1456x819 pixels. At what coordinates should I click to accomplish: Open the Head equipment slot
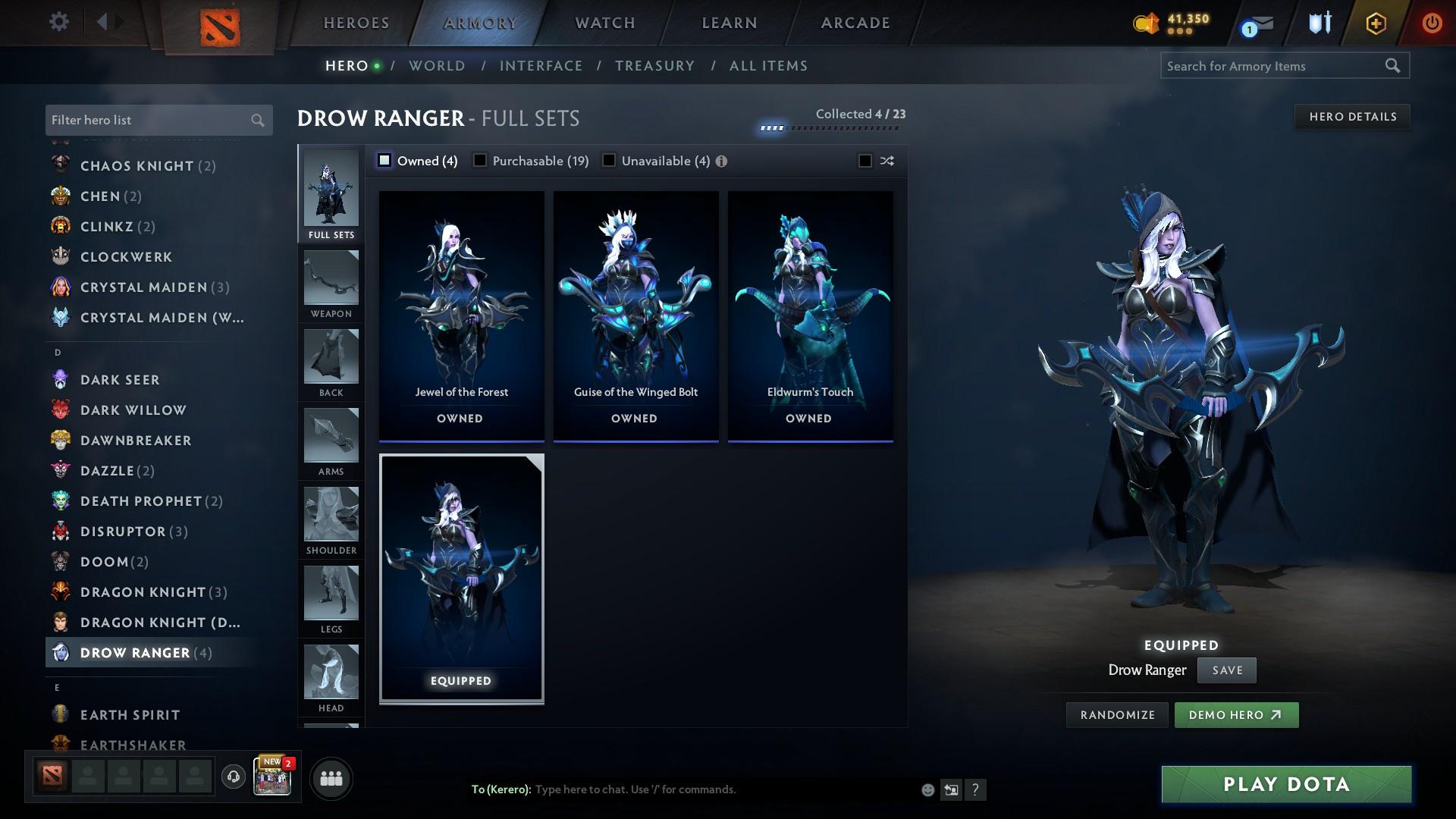(x=331, y=673)
